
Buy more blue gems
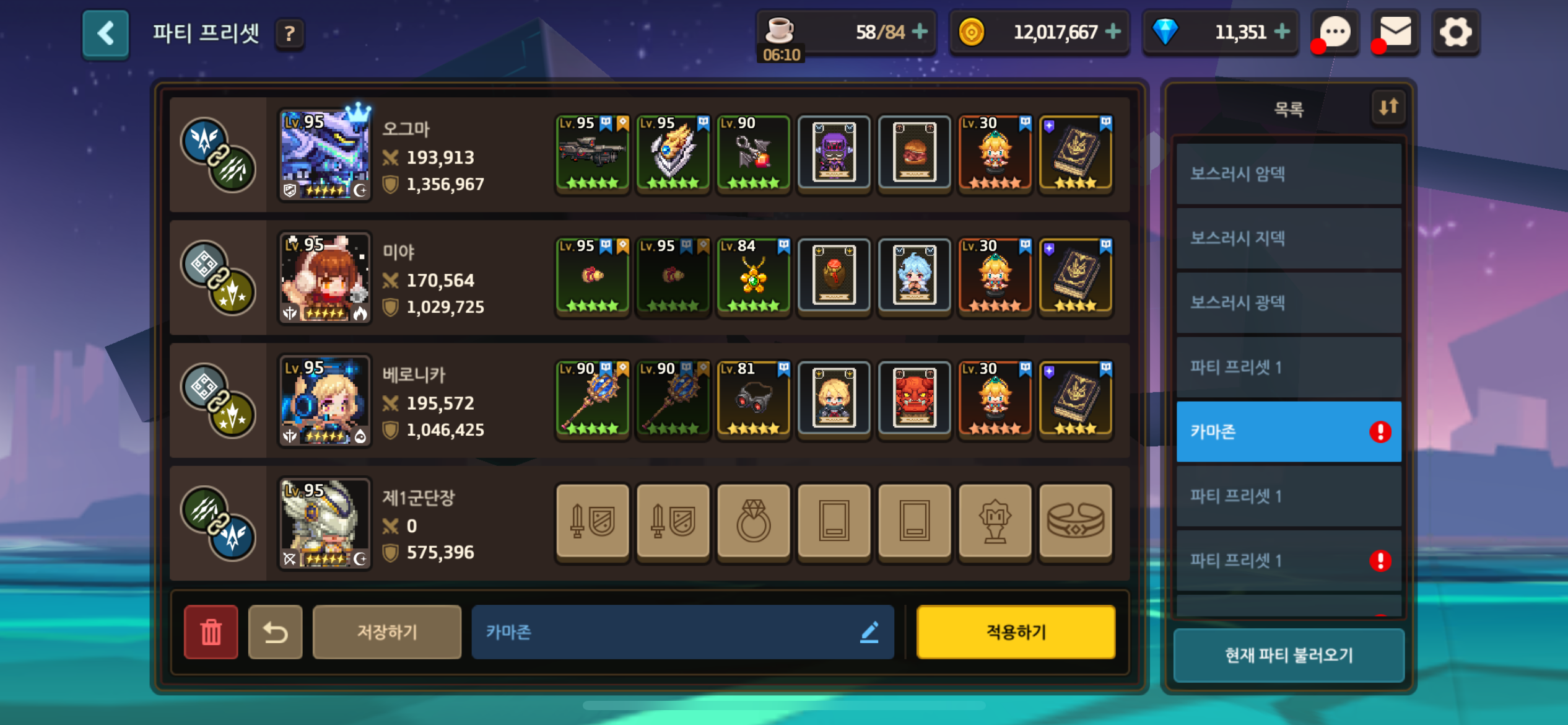1283,32
